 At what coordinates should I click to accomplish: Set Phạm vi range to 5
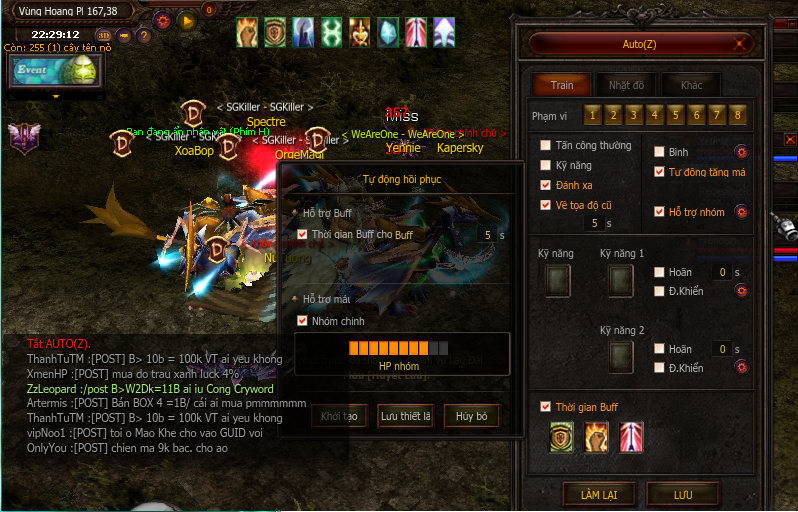676,115
